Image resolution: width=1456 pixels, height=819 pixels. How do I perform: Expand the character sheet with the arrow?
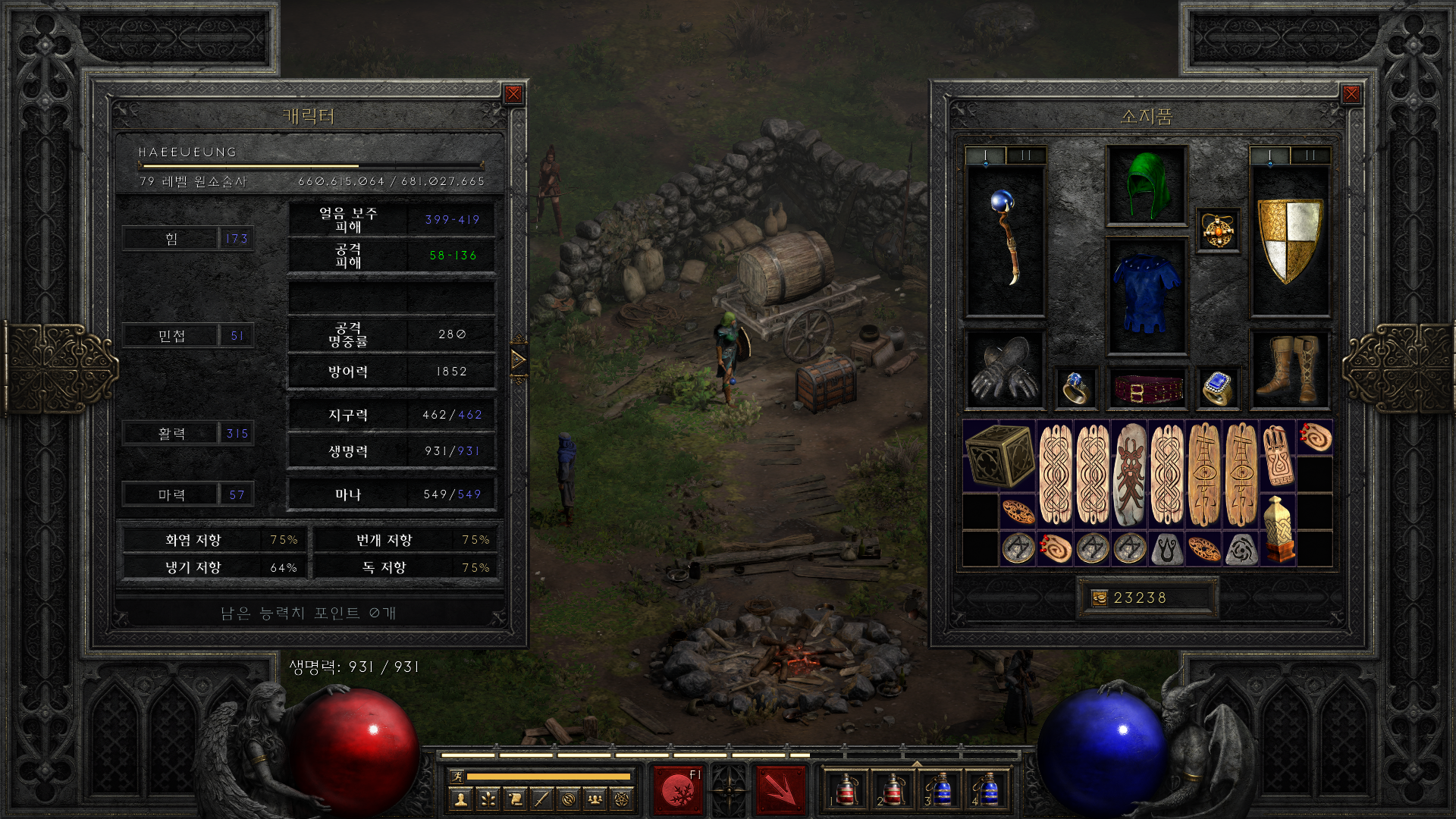click(519, 359)
